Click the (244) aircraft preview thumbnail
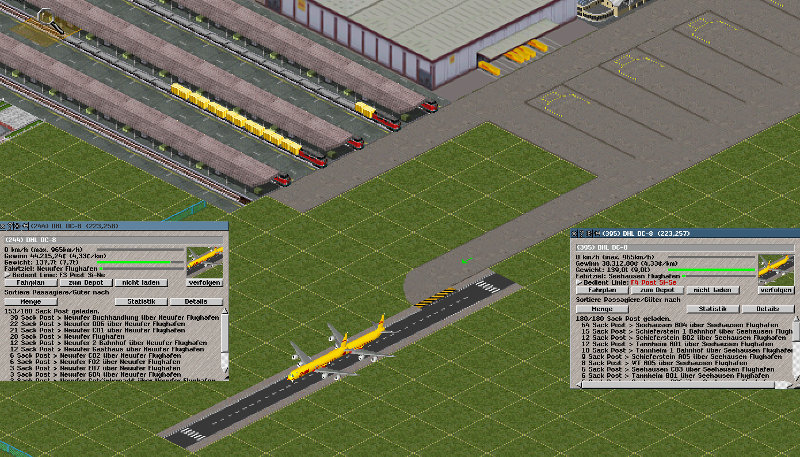Viewport: 800px width, 457px height. 205,260
